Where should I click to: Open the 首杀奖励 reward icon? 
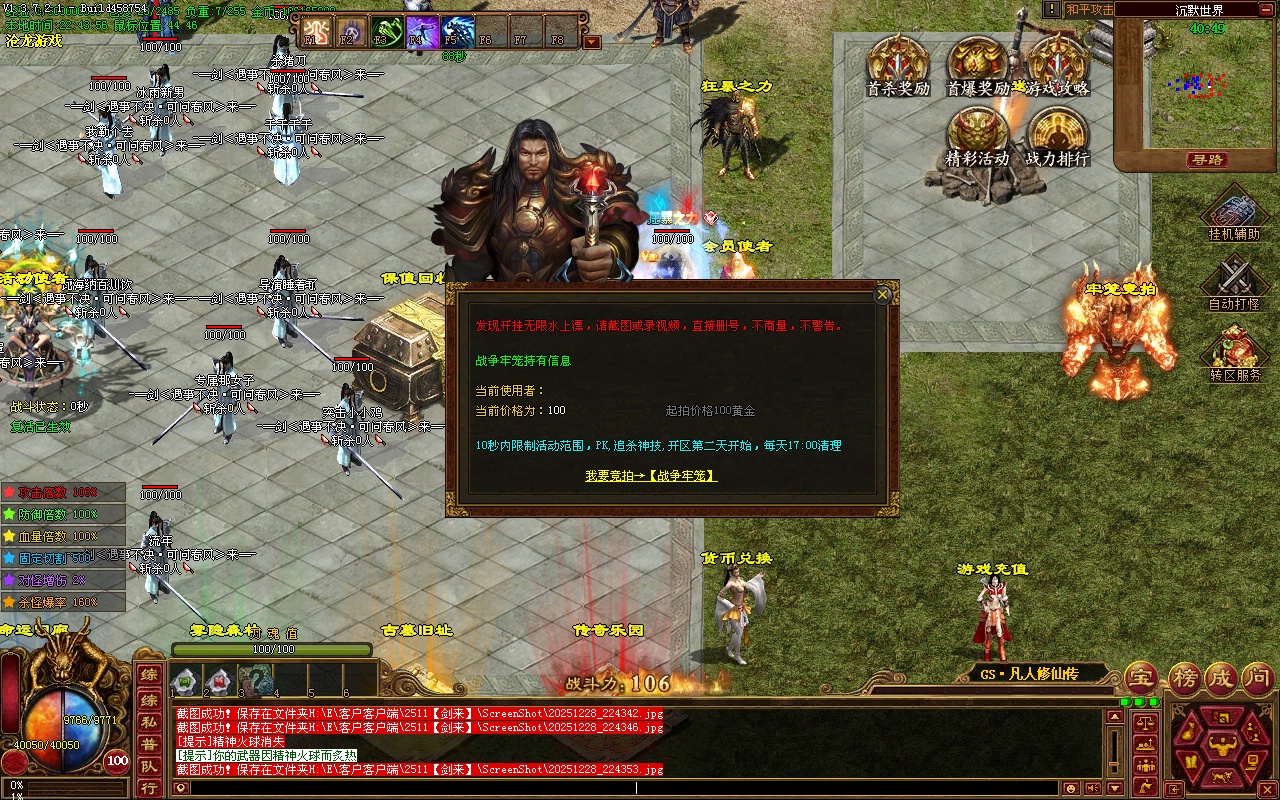click(897, 65)
